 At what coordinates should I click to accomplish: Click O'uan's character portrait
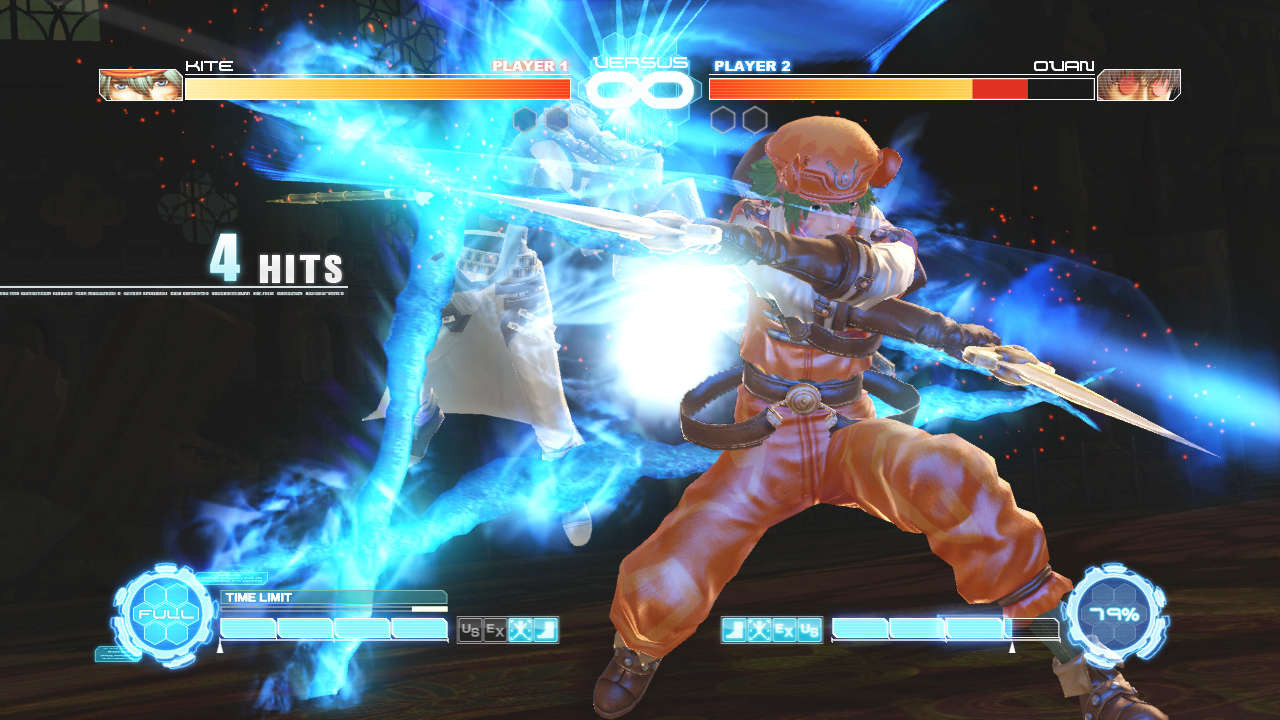pos(1139,84)
